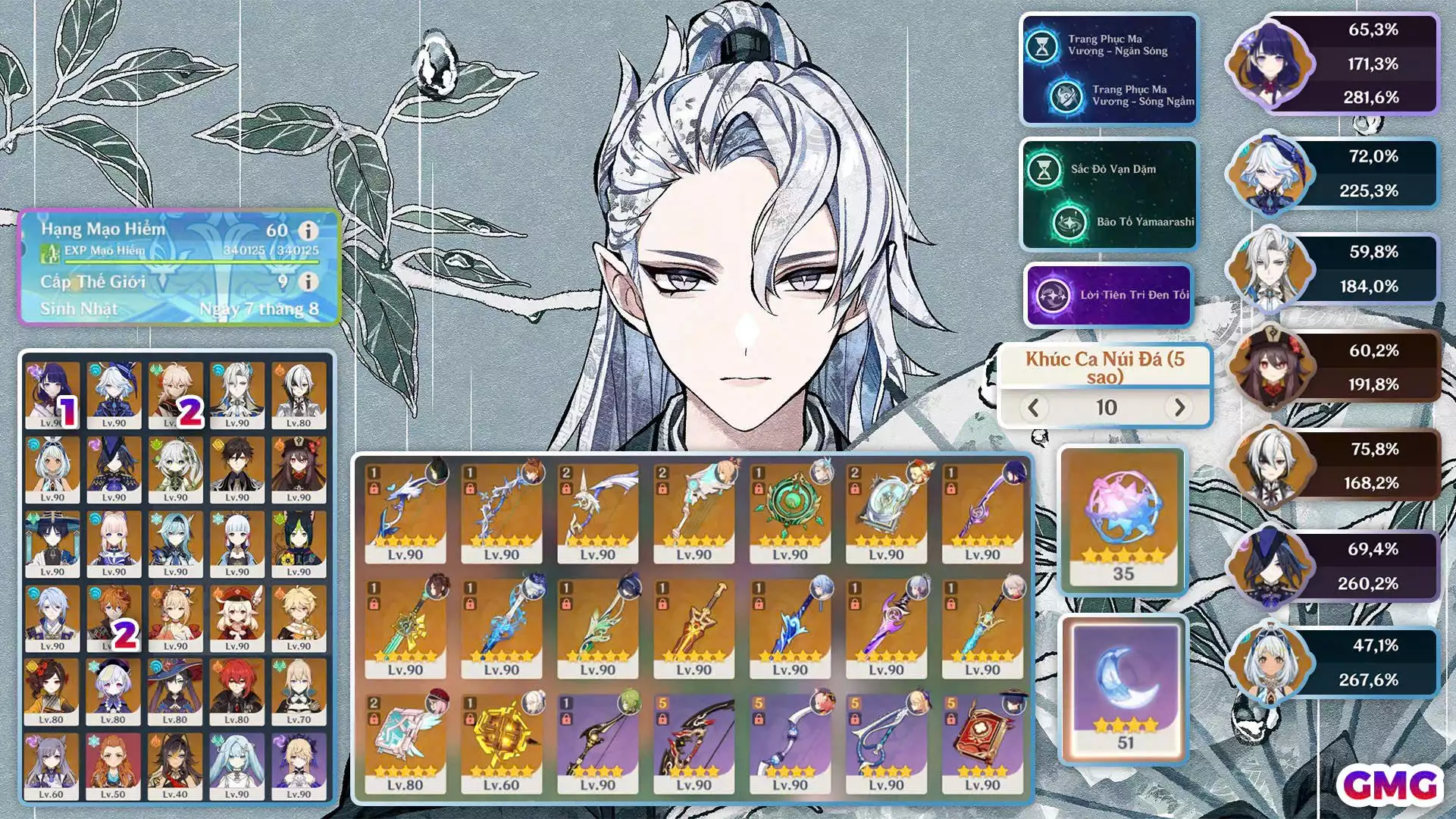Viewport: 1456px width, 819px height.
Task: Open Raiden Shogun's stats card showing 281,6%
Action: click(1334, 64)
